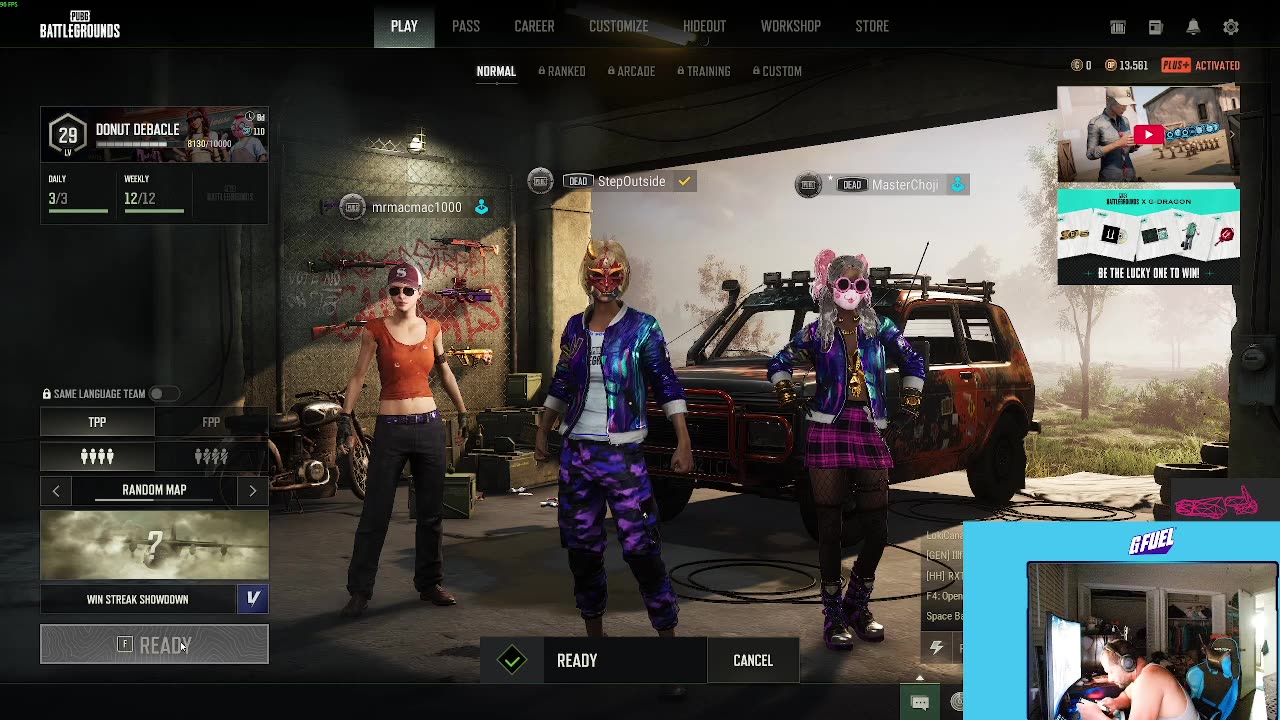Open the Customize menu
Screen dimensions: 1280x720
[618, 26]
